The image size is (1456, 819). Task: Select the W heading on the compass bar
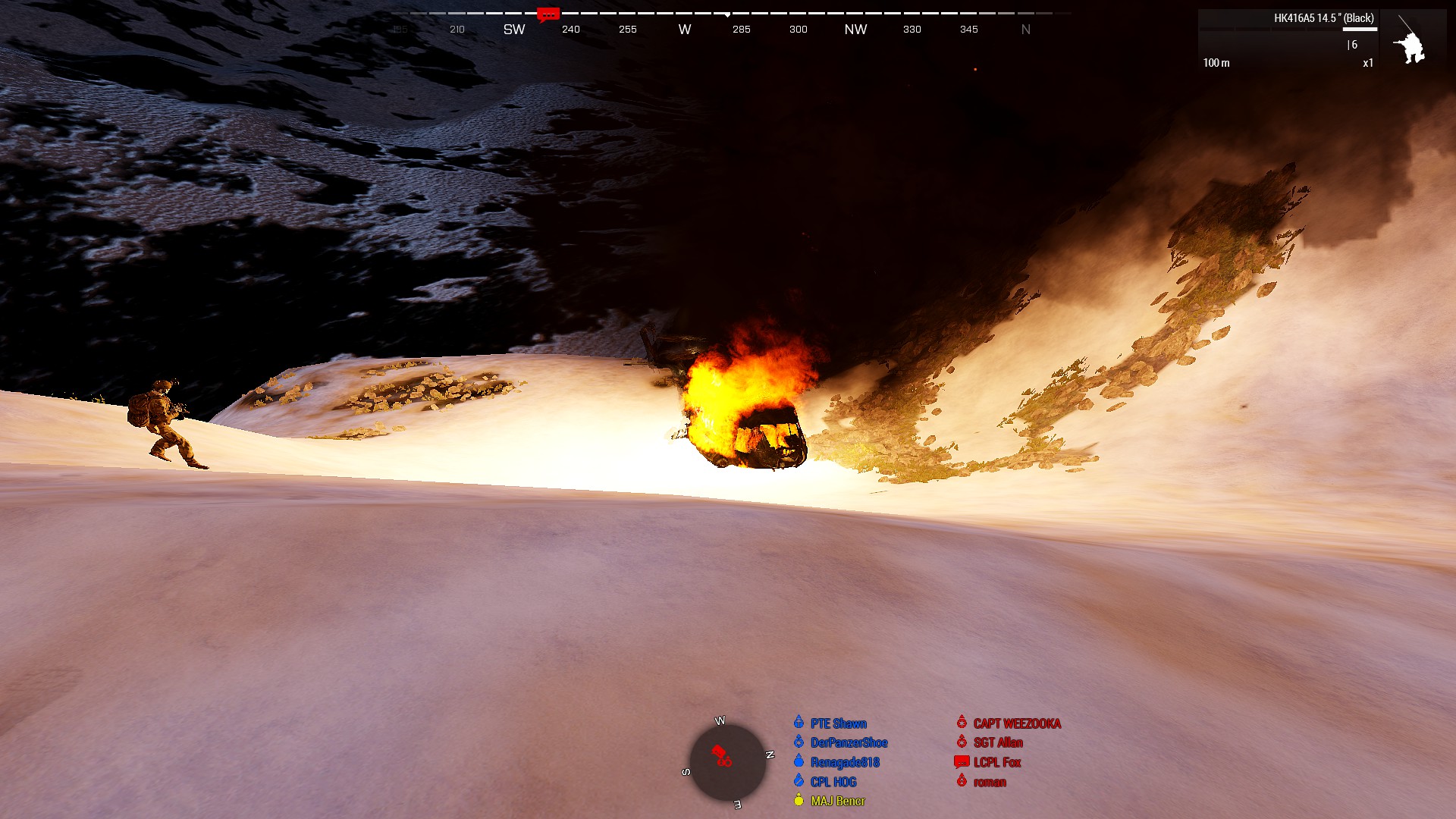685,29
